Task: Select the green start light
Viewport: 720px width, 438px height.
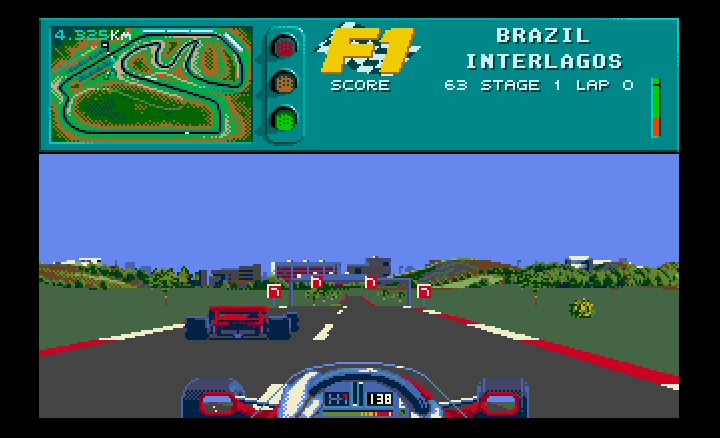Action: 286,120
